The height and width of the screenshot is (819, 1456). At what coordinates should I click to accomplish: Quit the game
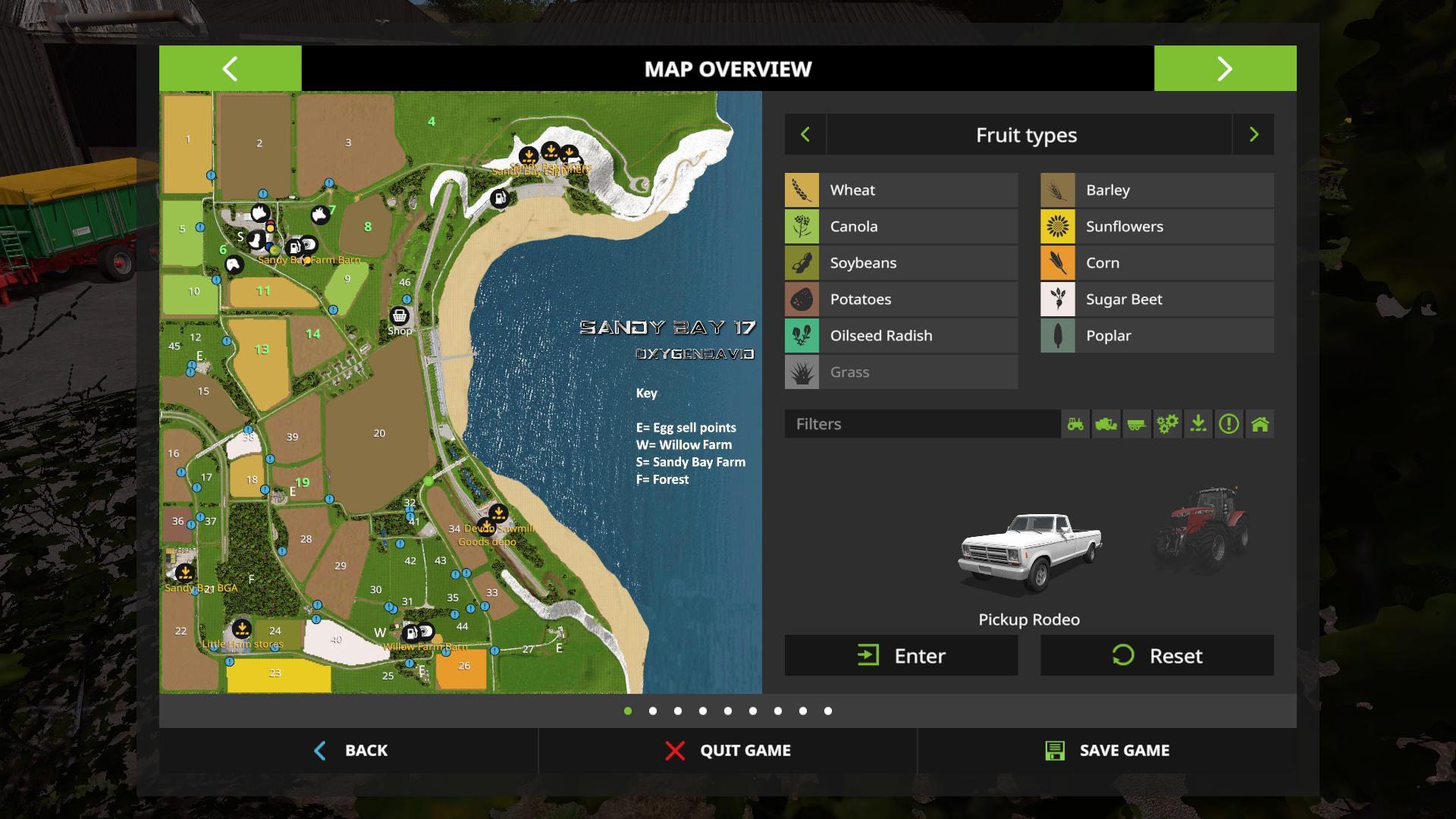pos(728,751)
